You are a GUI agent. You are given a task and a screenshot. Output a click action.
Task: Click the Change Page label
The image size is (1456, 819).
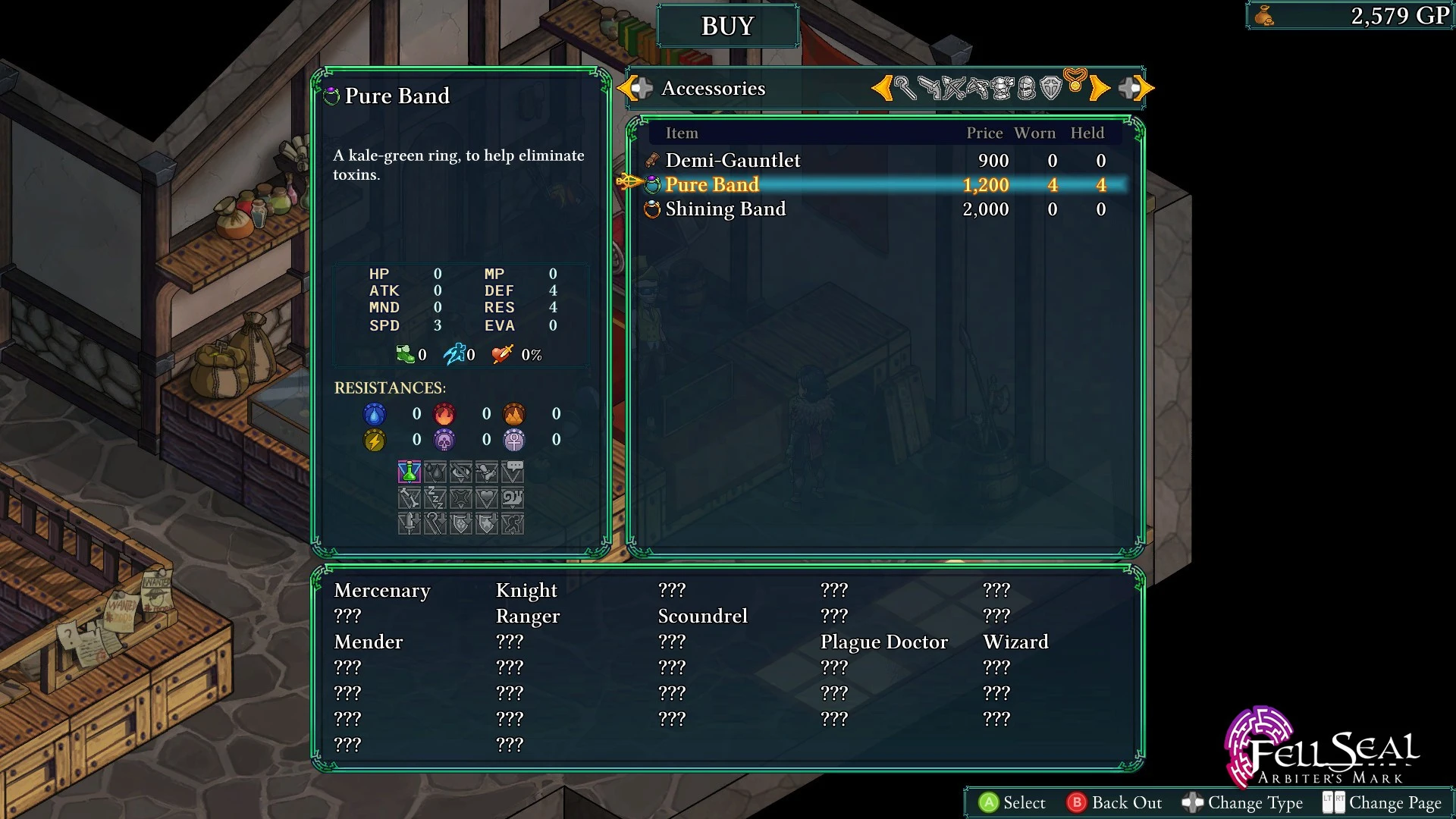point(1394,802)
